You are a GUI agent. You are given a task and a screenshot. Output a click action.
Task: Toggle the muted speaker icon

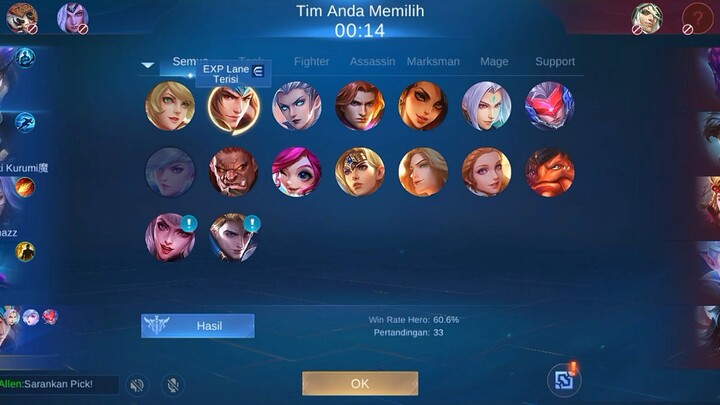point(138,385)
